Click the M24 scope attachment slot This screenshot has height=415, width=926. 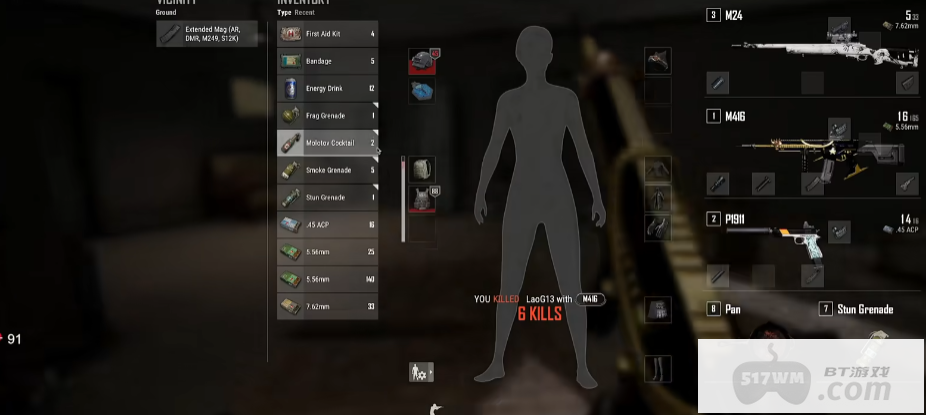click(x=838, y=25)
